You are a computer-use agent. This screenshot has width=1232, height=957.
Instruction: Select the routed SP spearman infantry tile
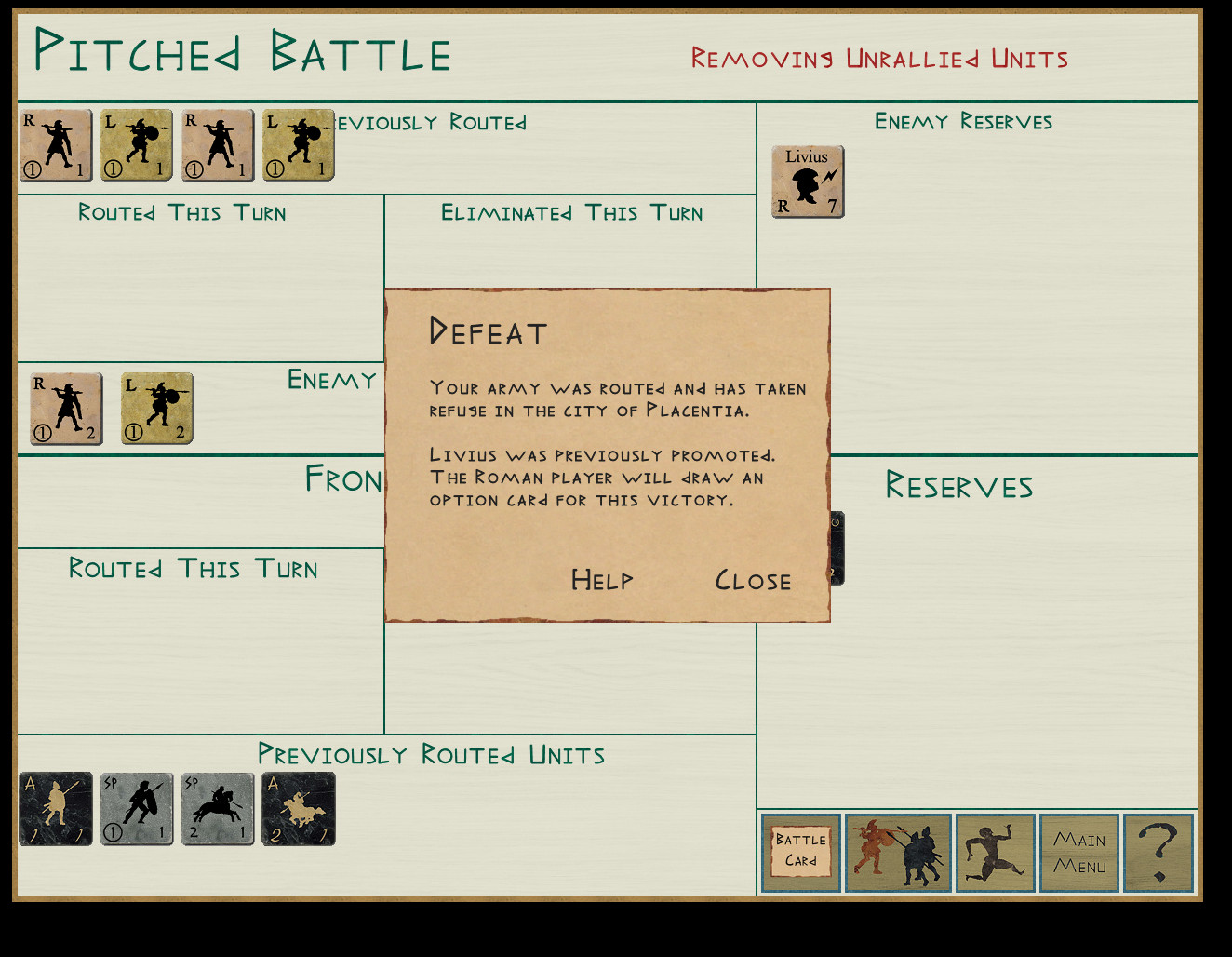137,809
